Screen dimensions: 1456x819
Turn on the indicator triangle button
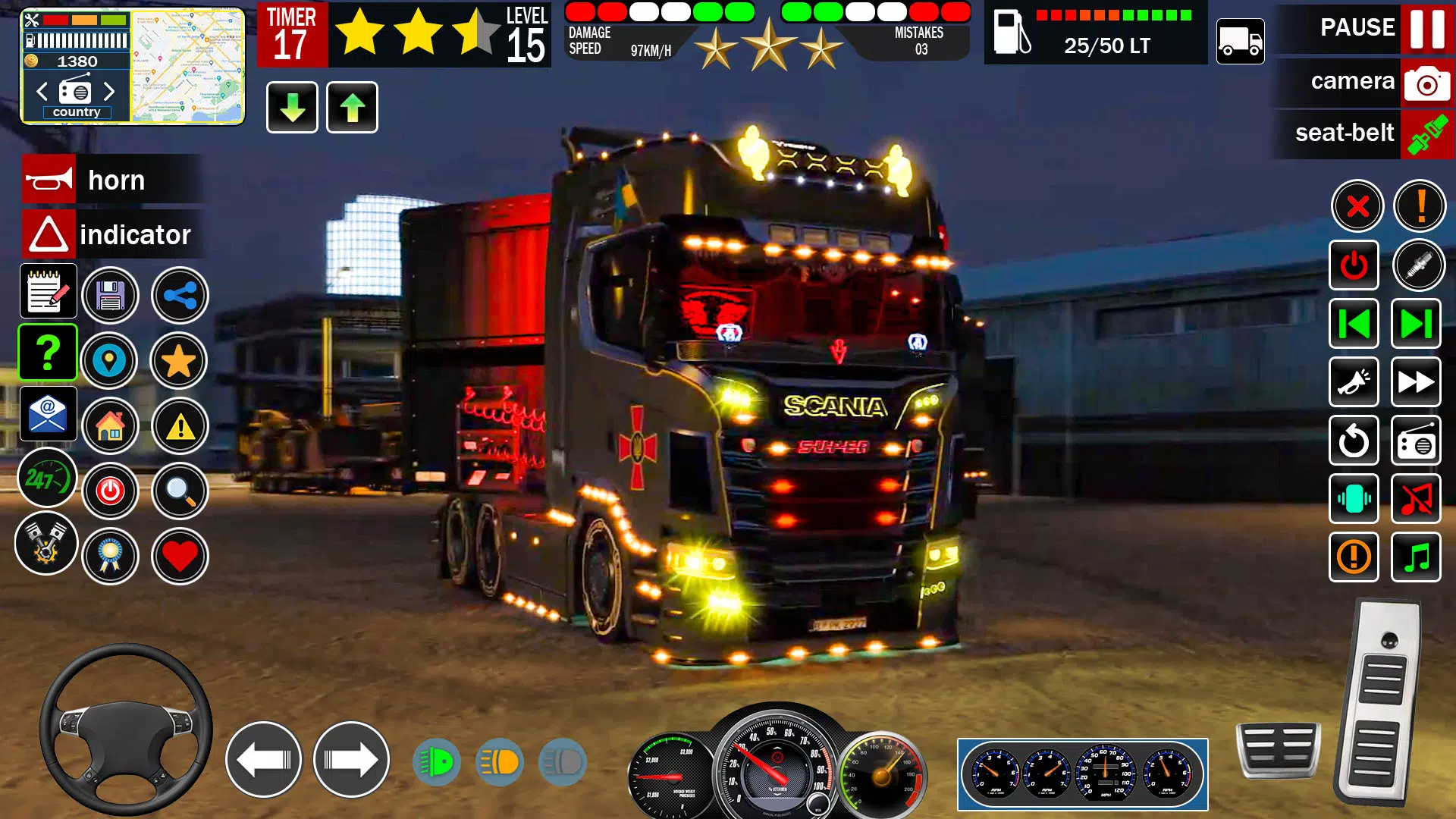pos(49,234)
